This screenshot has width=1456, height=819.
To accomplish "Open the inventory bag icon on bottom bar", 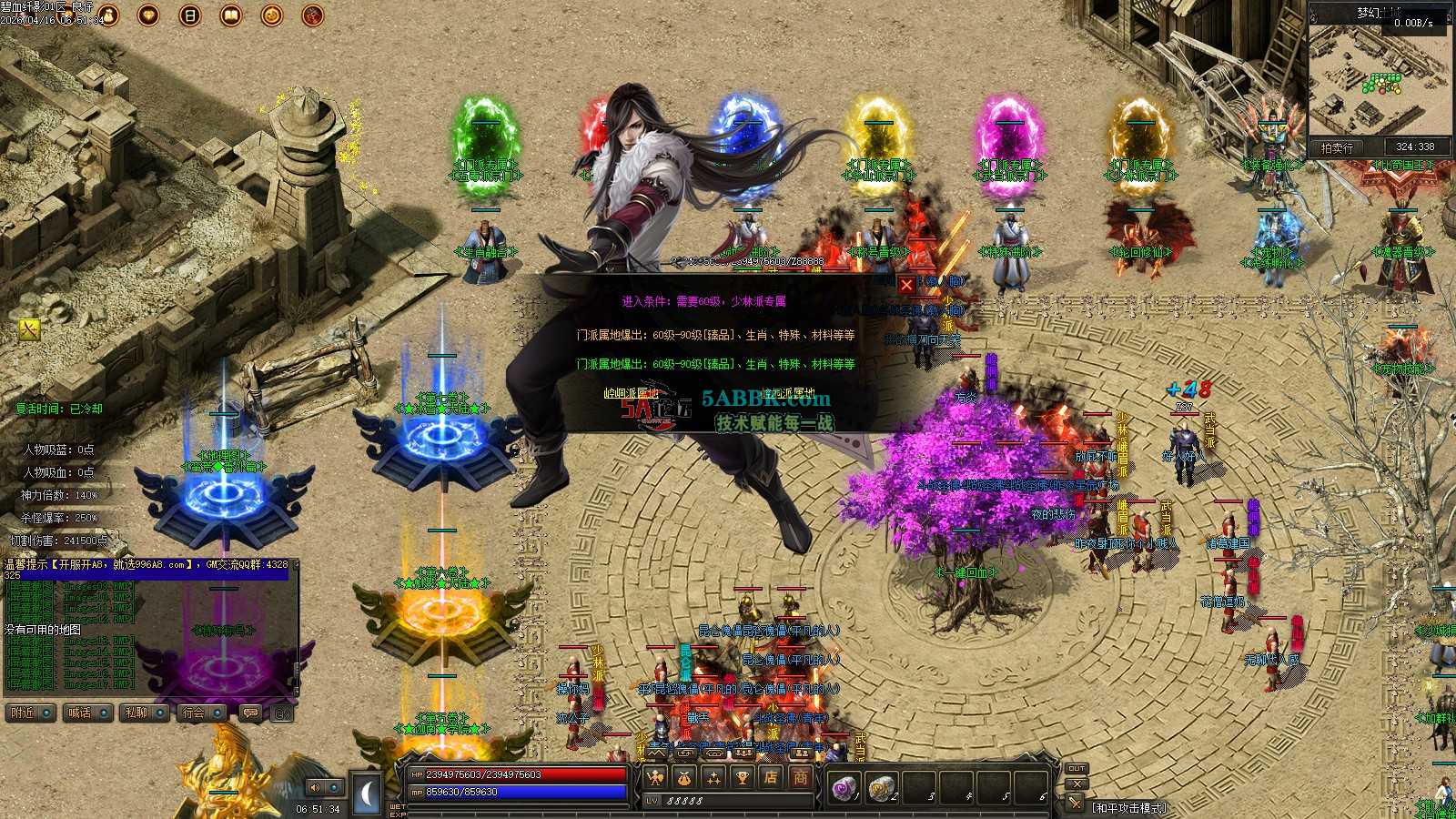I will [x=684, y=777].
